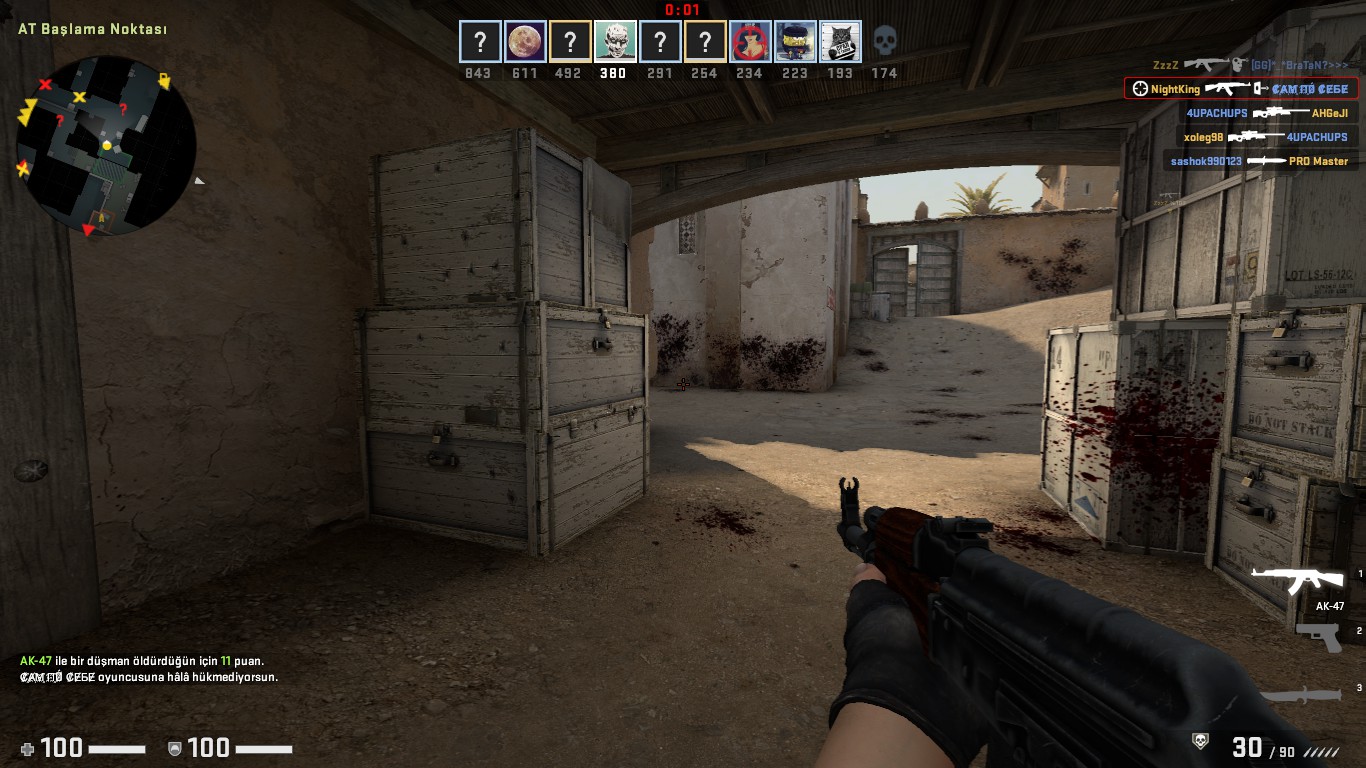Image resolution: width=1366 pixels, height=768 pixels.
Task: Click the NightKing kill feed entry
Action: 1240,89
